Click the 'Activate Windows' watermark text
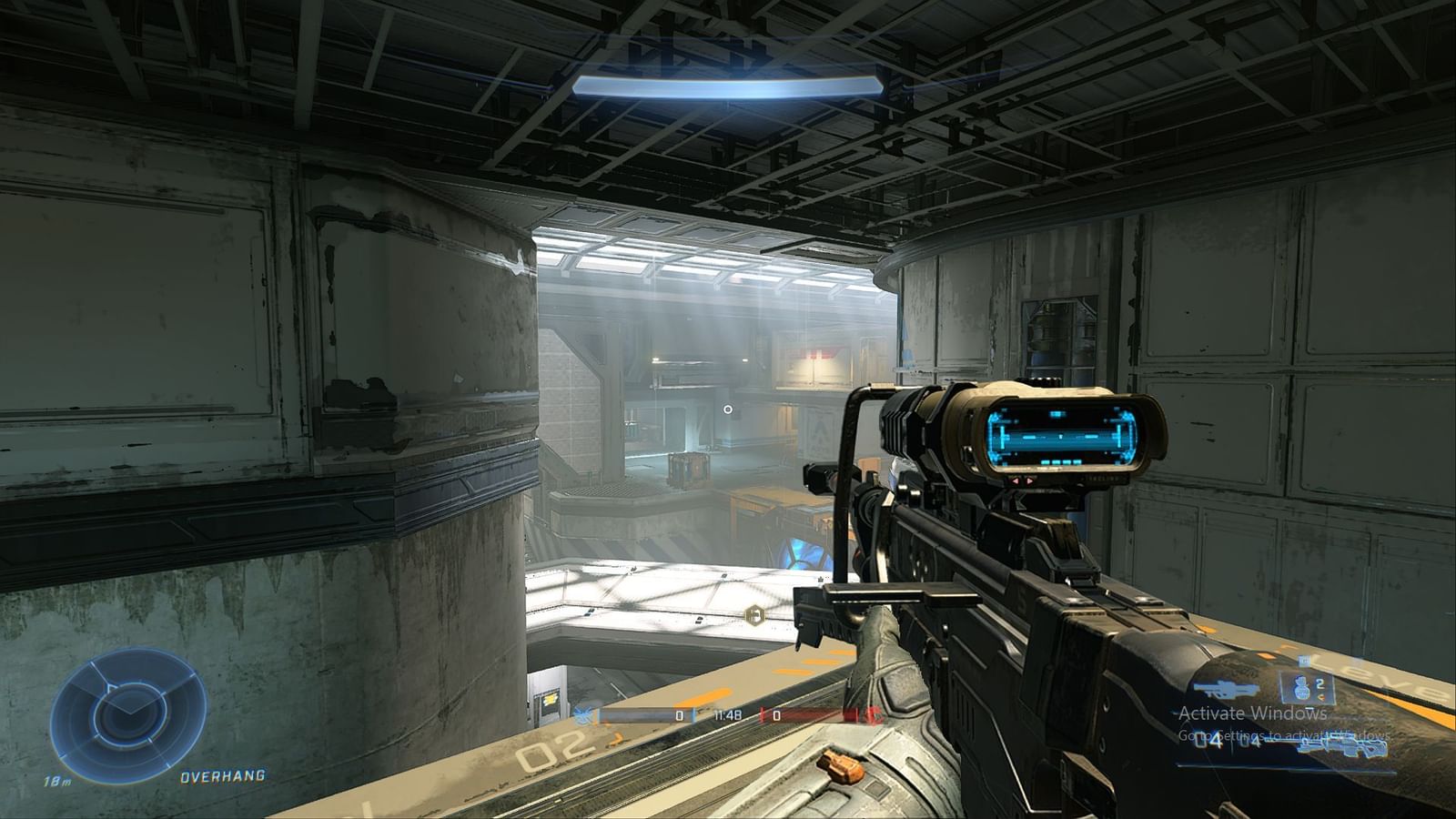 click(x=1252, y=713)
